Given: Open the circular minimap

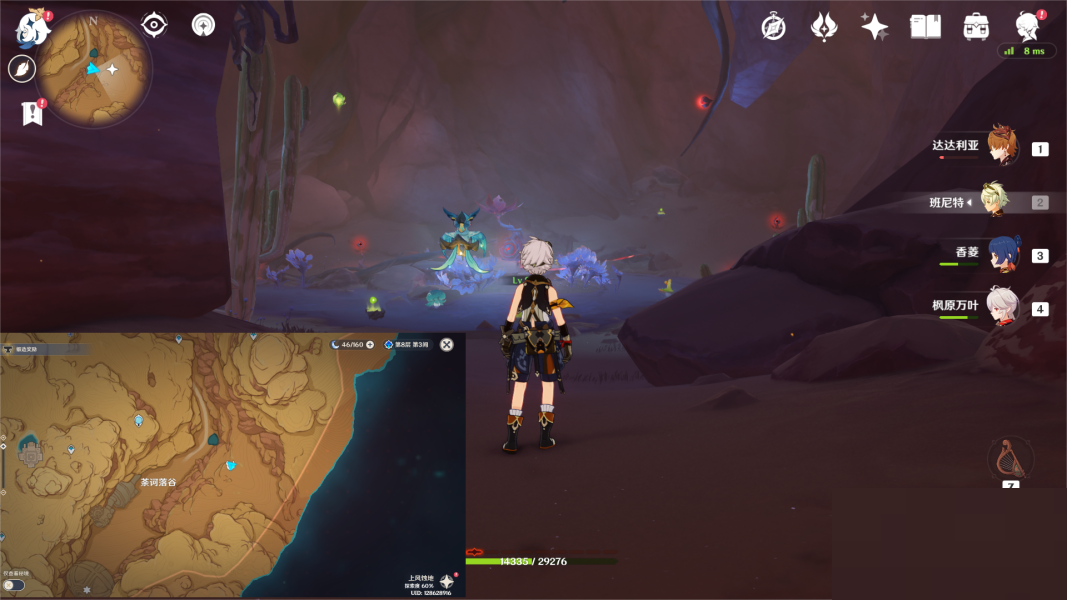Looking at the screenshot, I should coord(94,68).
